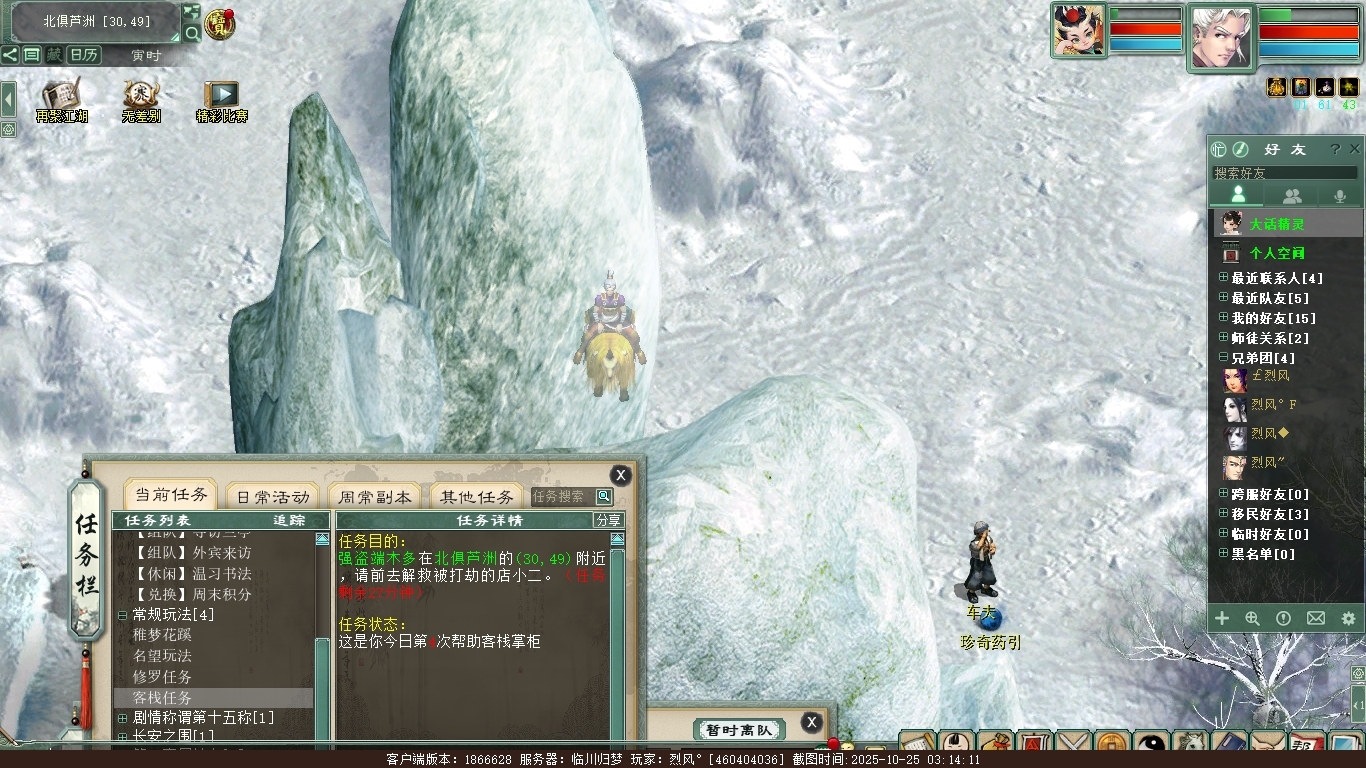Choose the 名望玩法 quest entry
The height and width of the screenshot is (768, 1366).
[x=162, y=655]
